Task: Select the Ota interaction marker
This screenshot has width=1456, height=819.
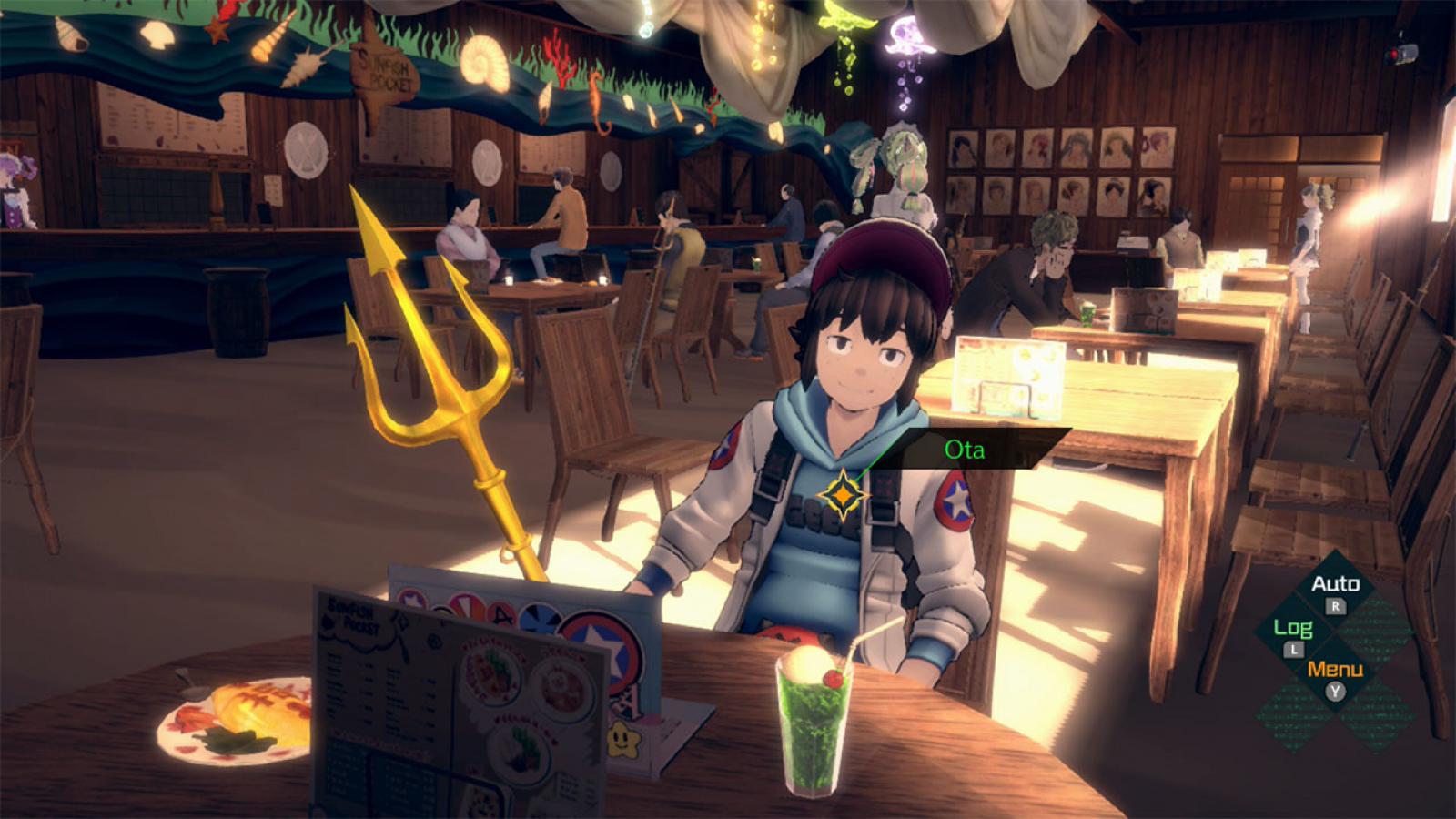Action: click(844, 494)
